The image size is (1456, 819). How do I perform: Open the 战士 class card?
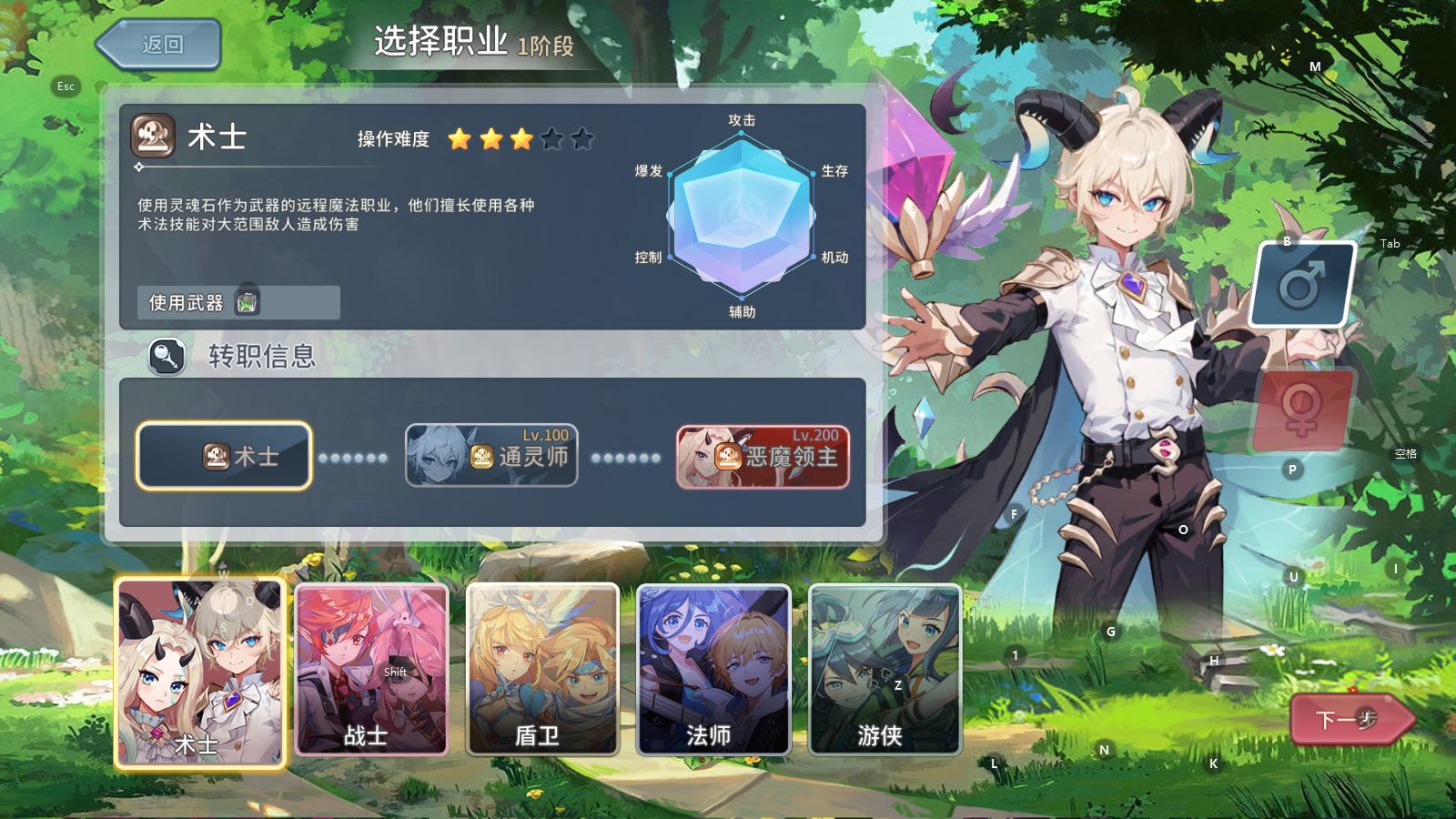tap(371, 671)
